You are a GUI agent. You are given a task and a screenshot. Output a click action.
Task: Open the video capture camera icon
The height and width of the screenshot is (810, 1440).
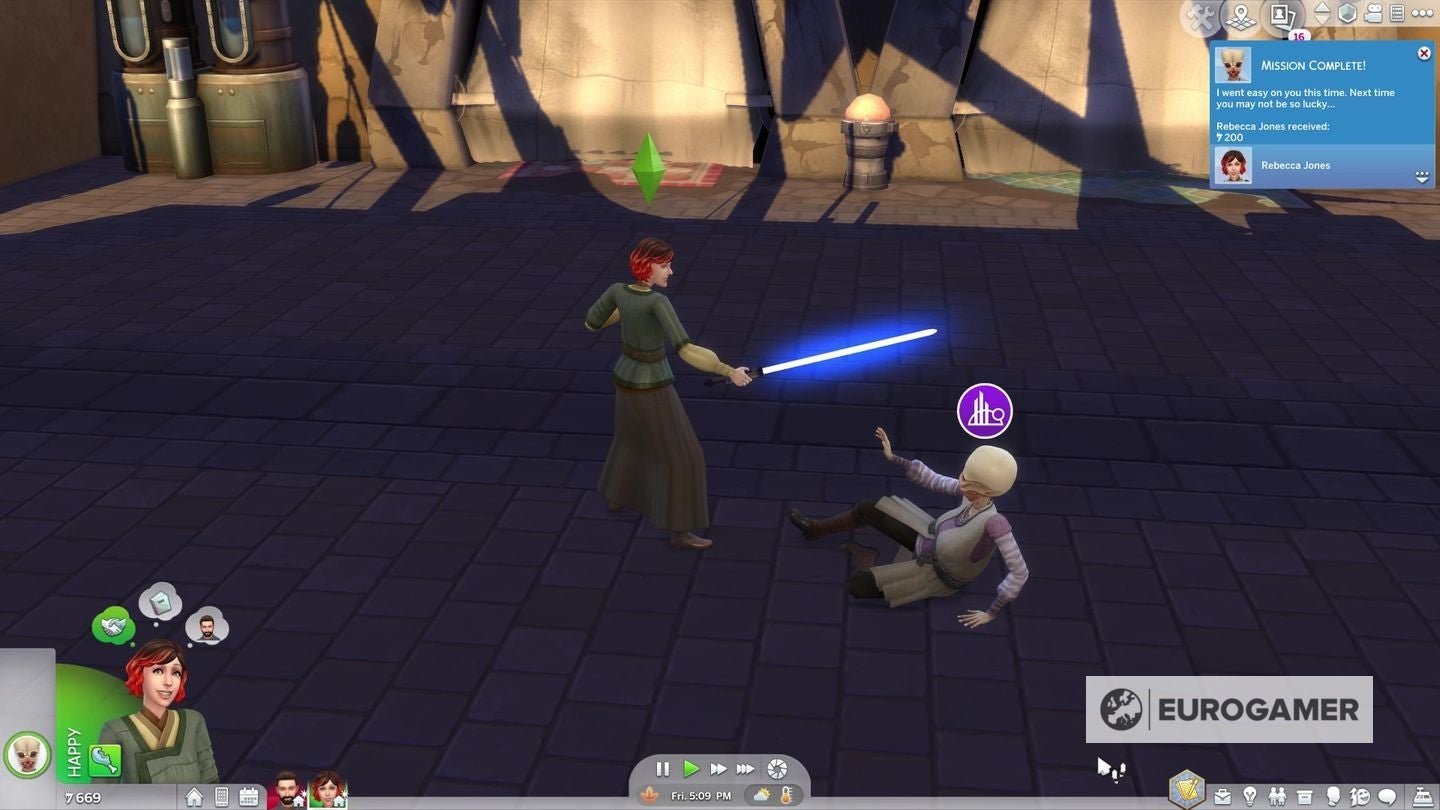1371,14
